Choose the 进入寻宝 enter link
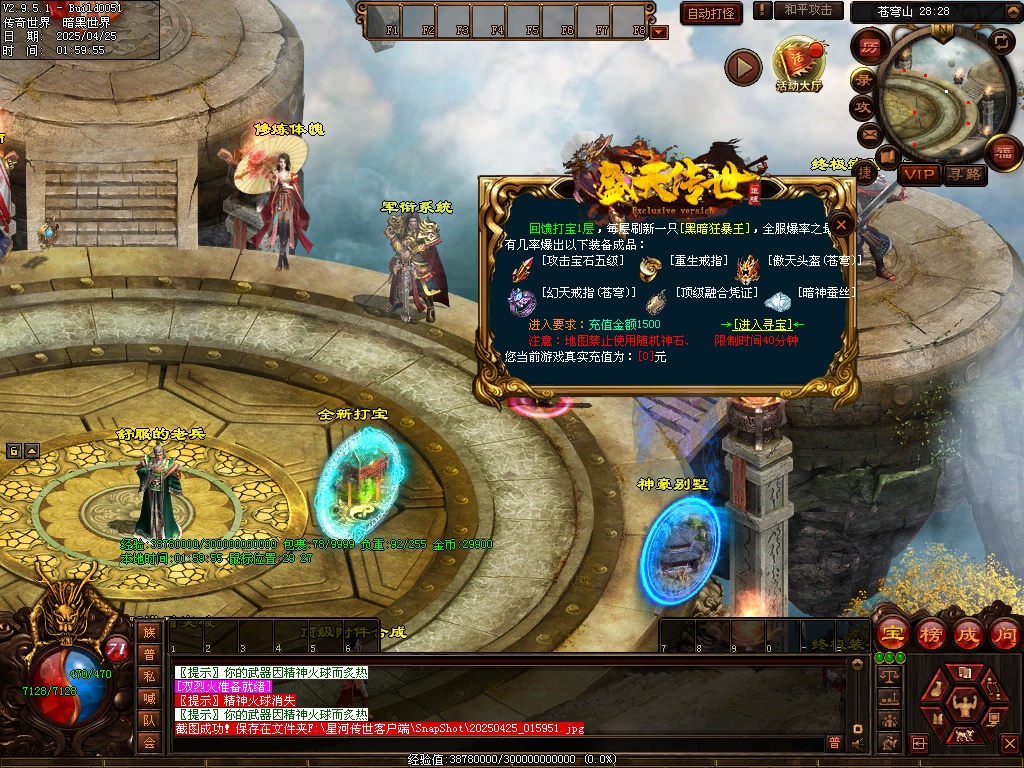Screen dimensions: 1024x768 click(x=762, y=325)
